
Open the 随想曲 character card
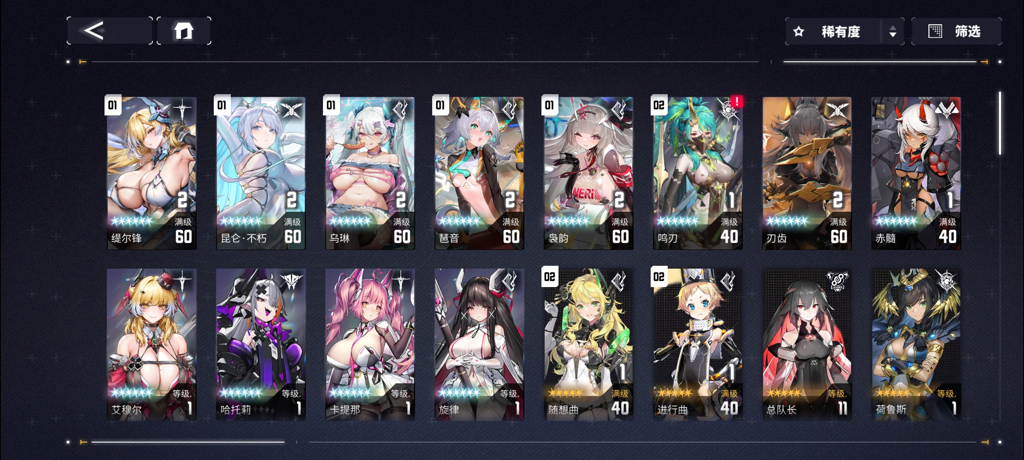[588, 343]
